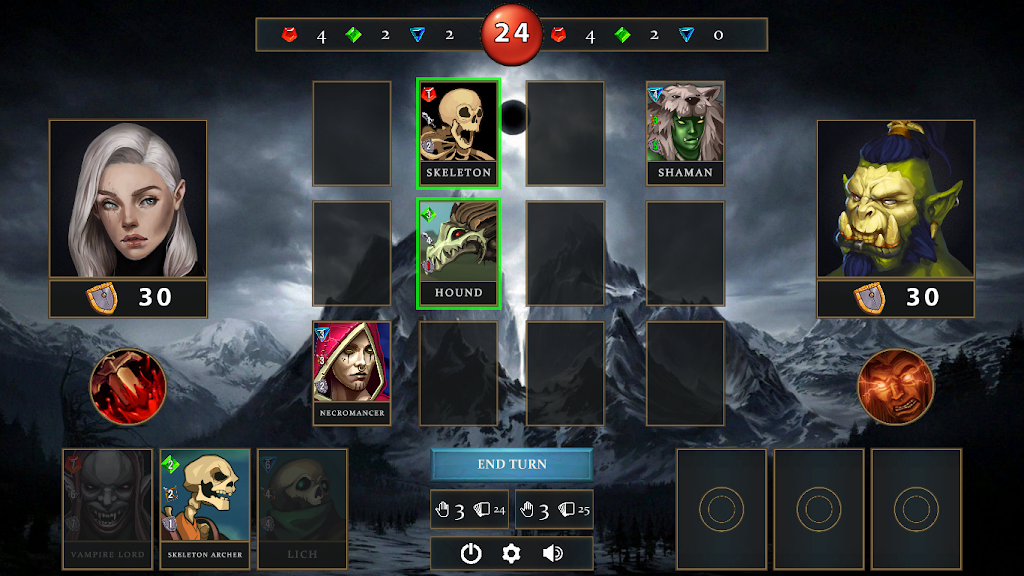Select the Vampire Lord card in hand
This screenshot has height=576, width=1024.
pos(108,508)
